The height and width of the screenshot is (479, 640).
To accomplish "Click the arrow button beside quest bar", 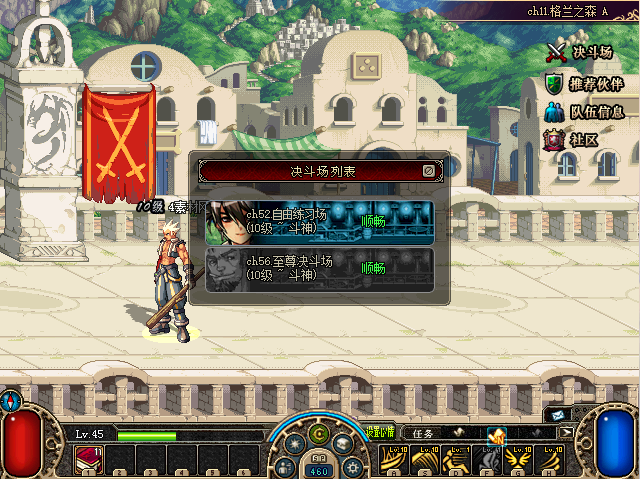I will (x=567, y=433).
